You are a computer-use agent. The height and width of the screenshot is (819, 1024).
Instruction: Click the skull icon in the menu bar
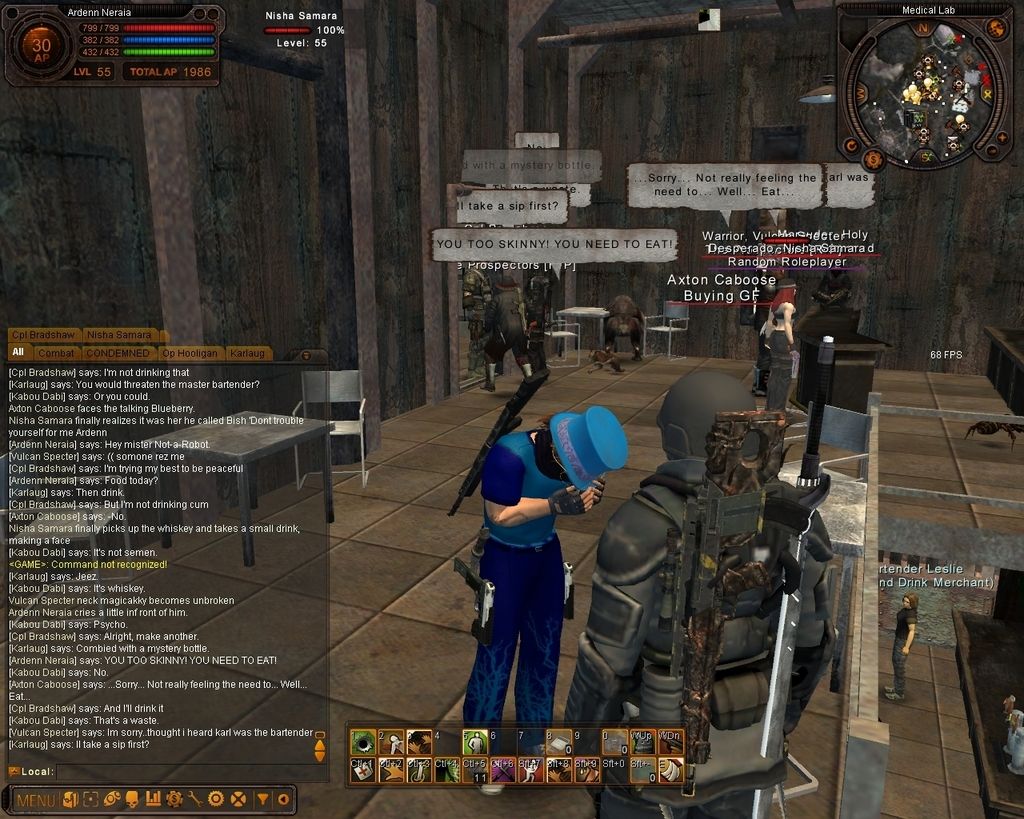click(132, 799)
